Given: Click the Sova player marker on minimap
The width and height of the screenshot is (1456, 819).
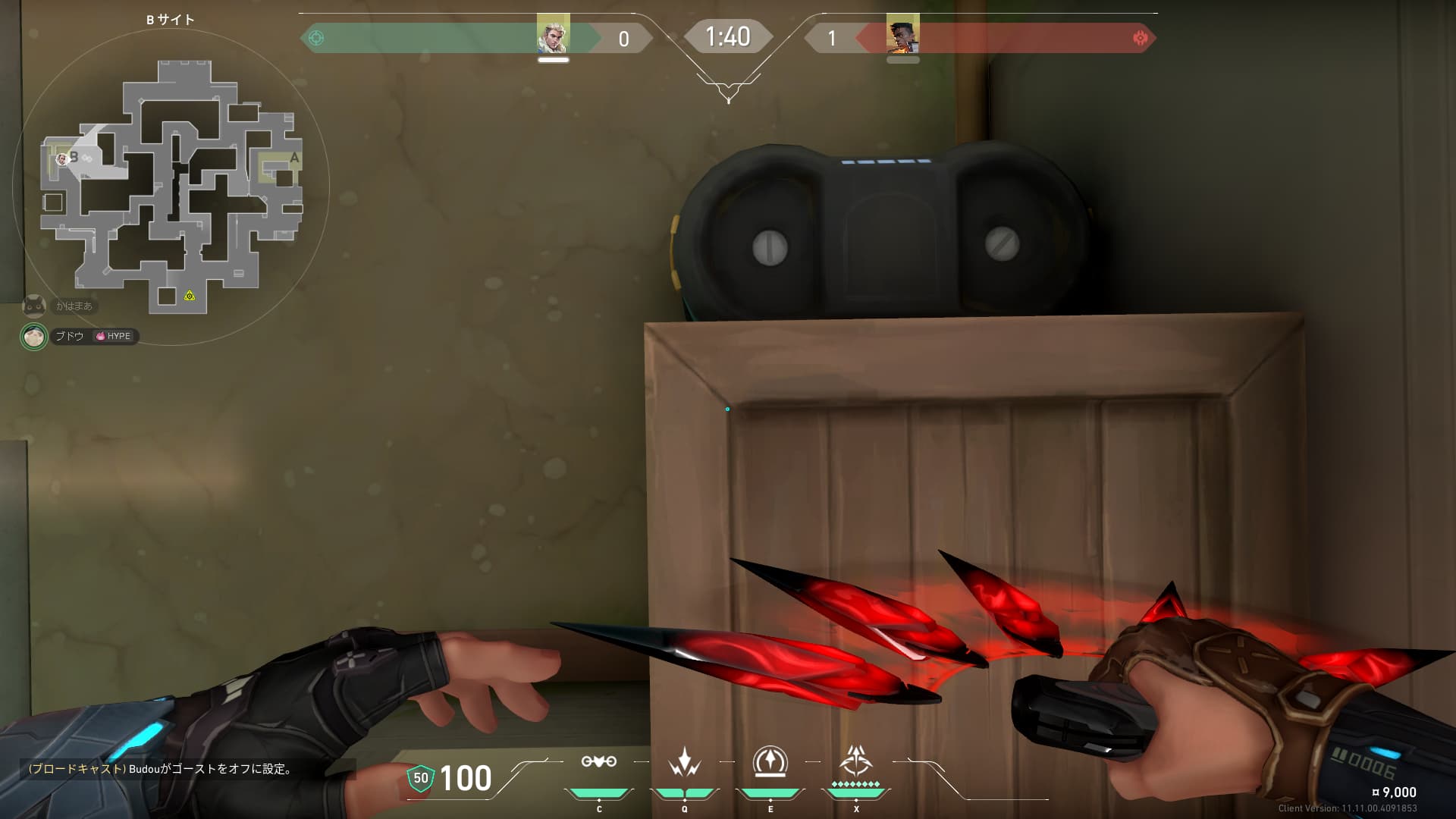Looking at the screenshot, I should pyautogui.click(x=61, y=158).
